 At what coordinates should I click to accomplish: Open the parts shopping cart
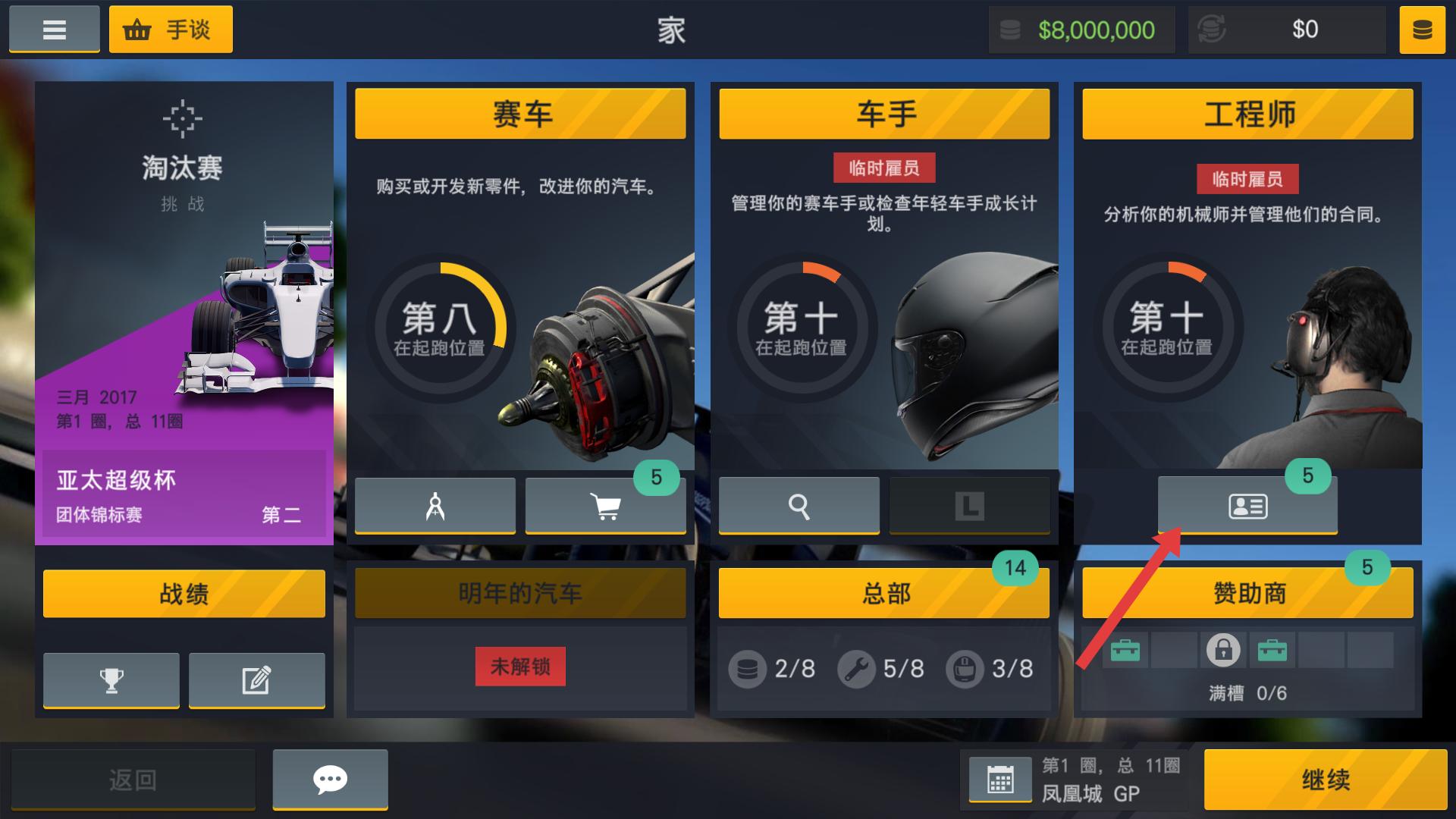pos(605,506)
